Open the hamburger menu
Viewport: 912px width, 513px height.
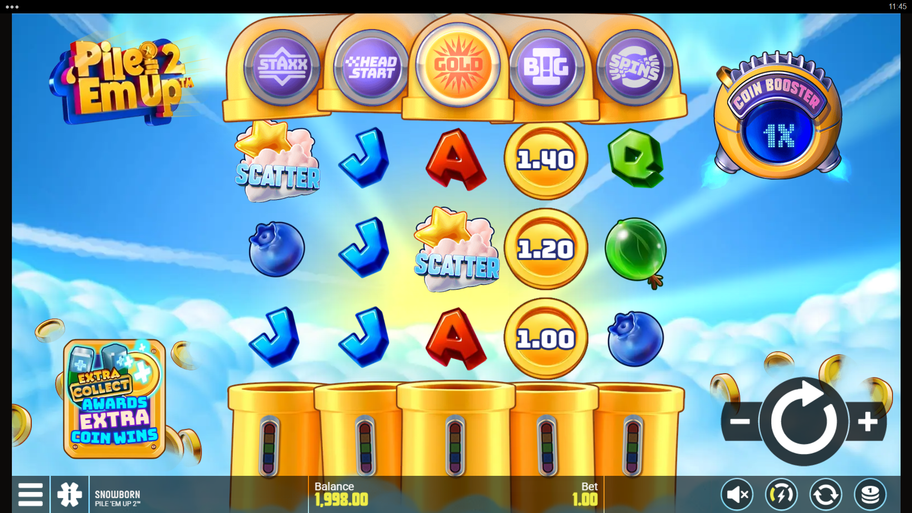pos(30,494)
